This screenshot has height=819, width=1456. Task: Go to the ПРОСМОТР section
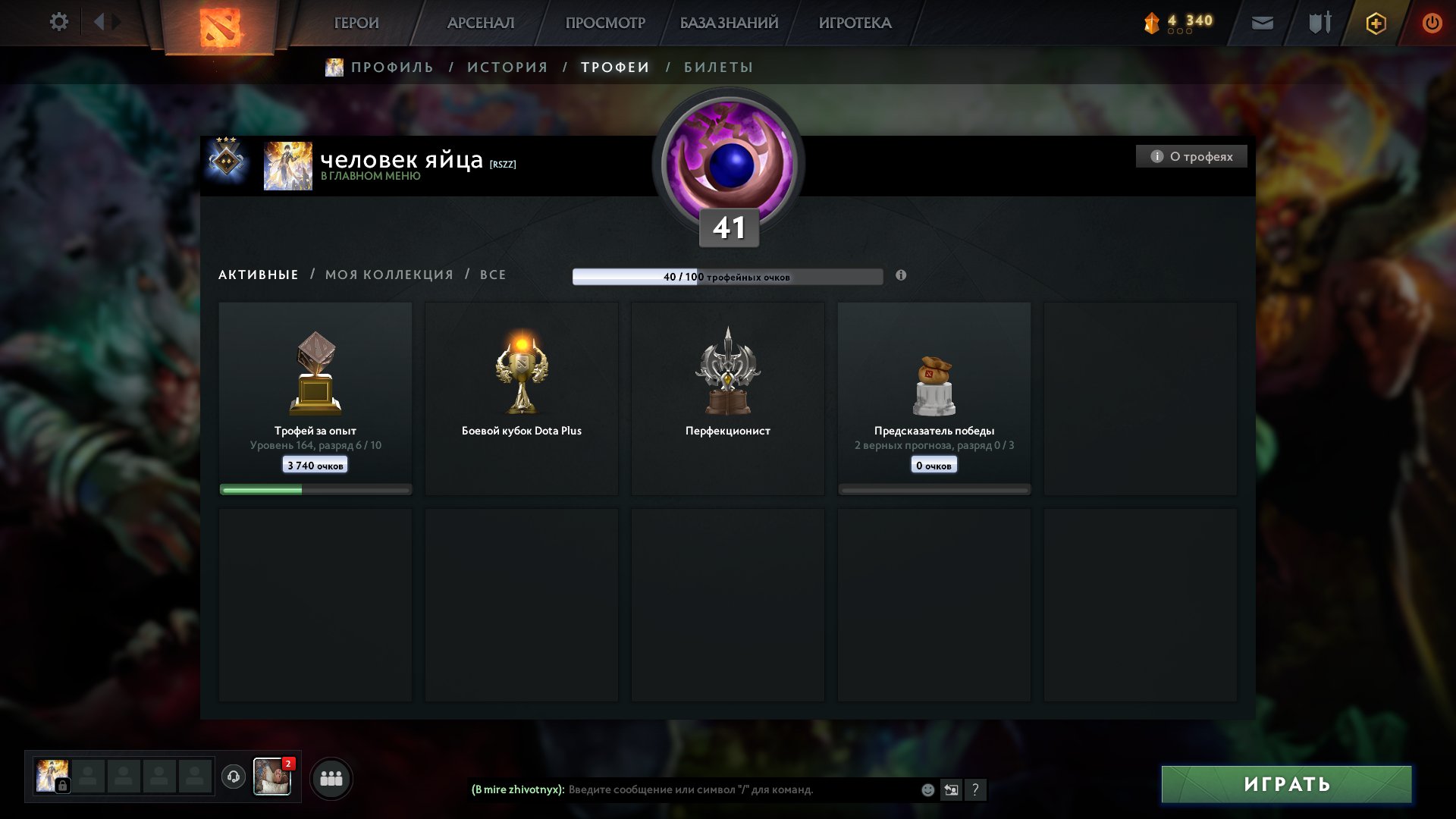pos(605,23)
